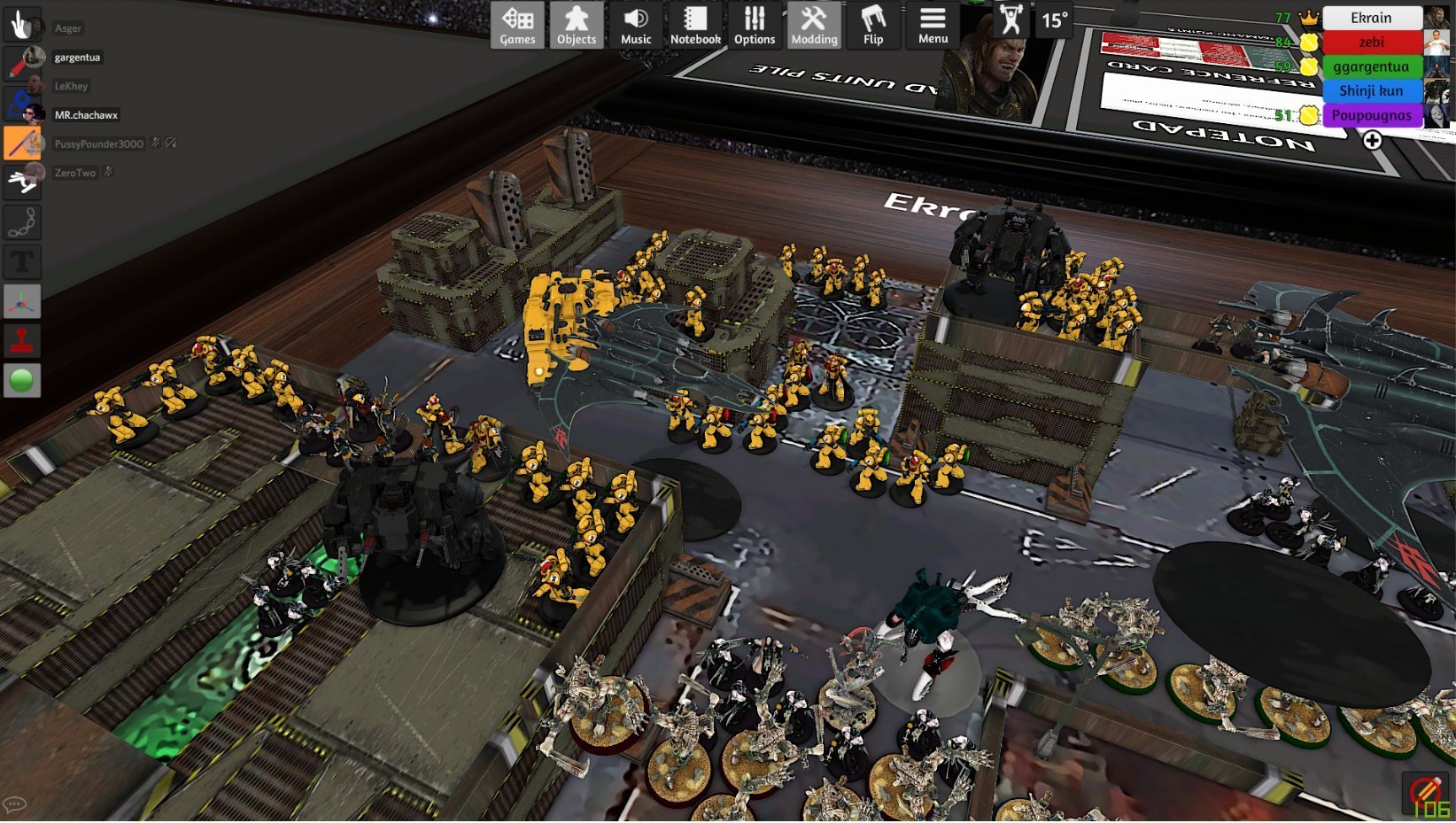Activate the three-axis gizmo tool
1456x823 pixels.
tap(21, 301)
